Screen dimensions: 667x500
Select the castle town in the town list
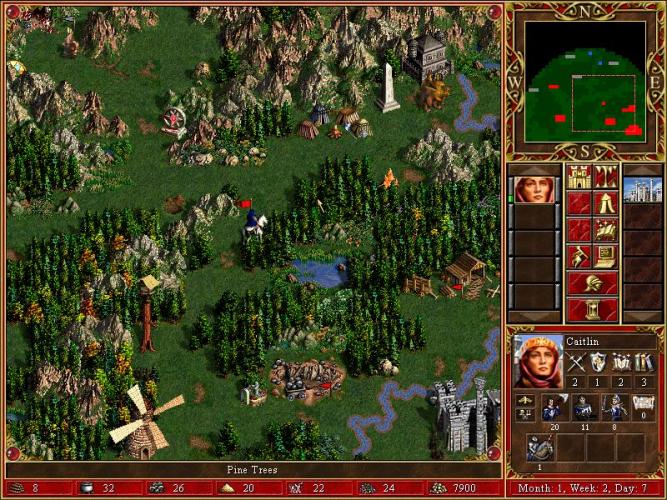coord(642,189)
